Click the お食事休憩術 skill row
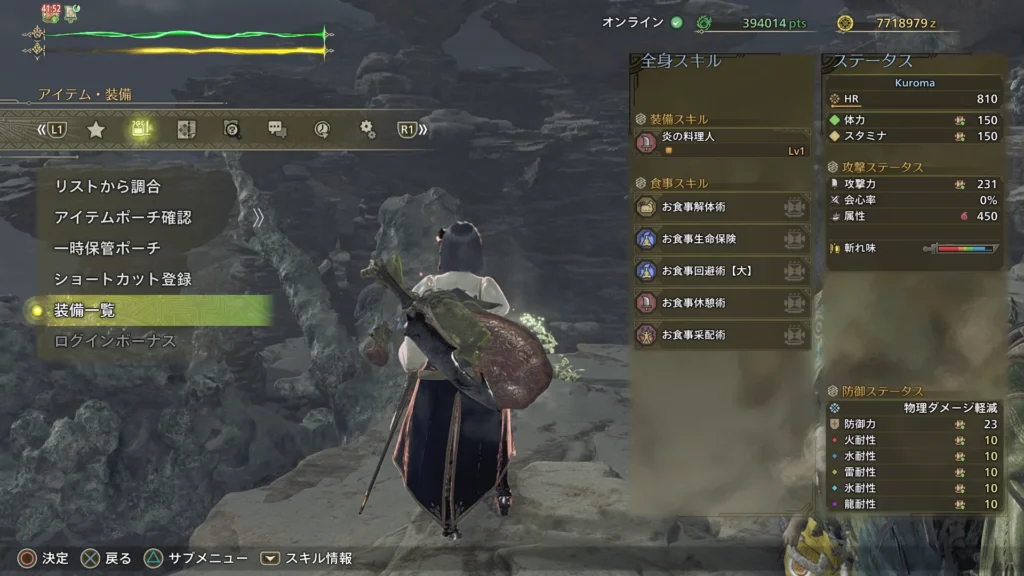 point(722,303)
